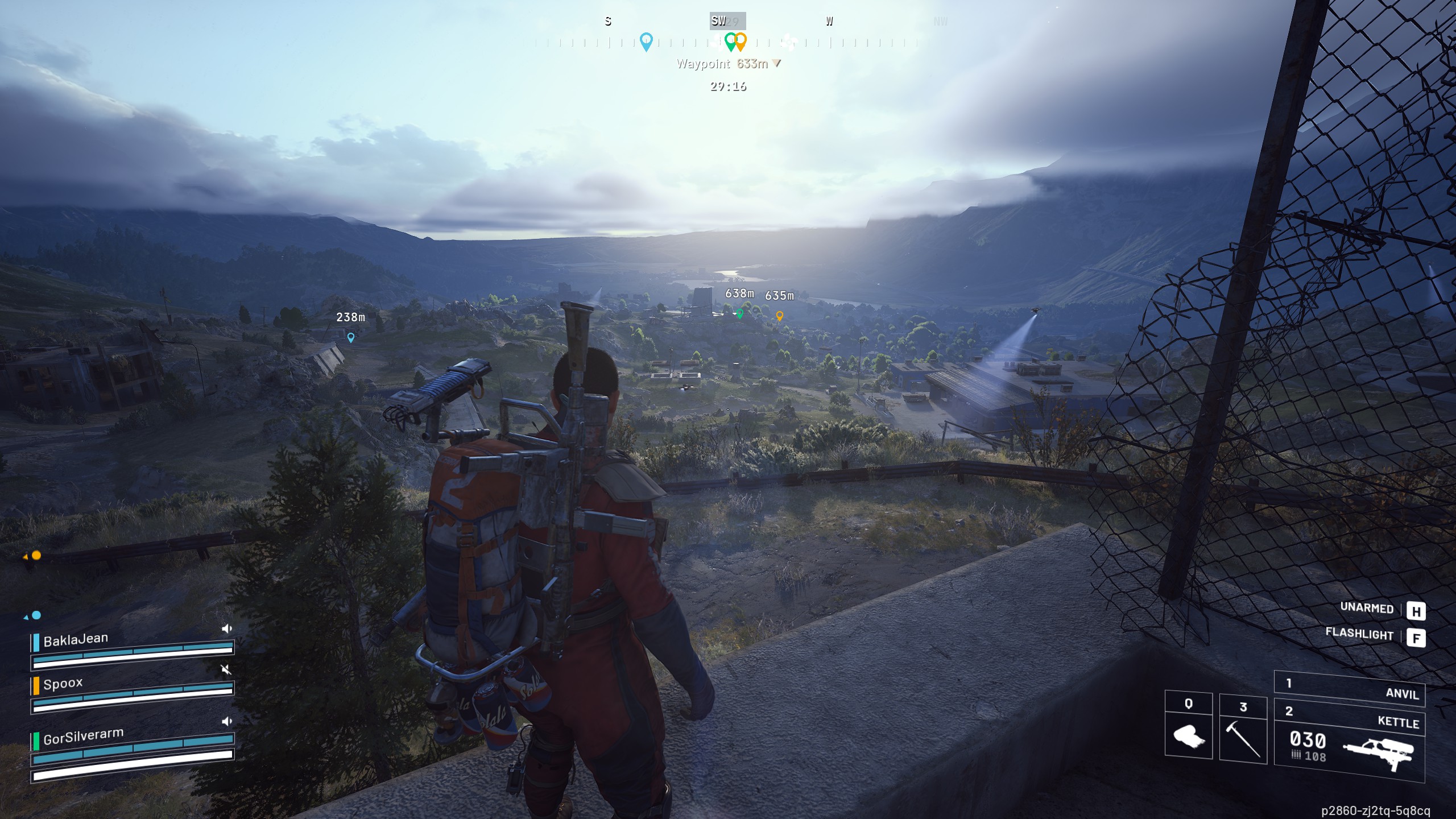Click the orange compass waypoint marker
Viewport: 1456px width, 819px height.
click(x=741, y=42)
